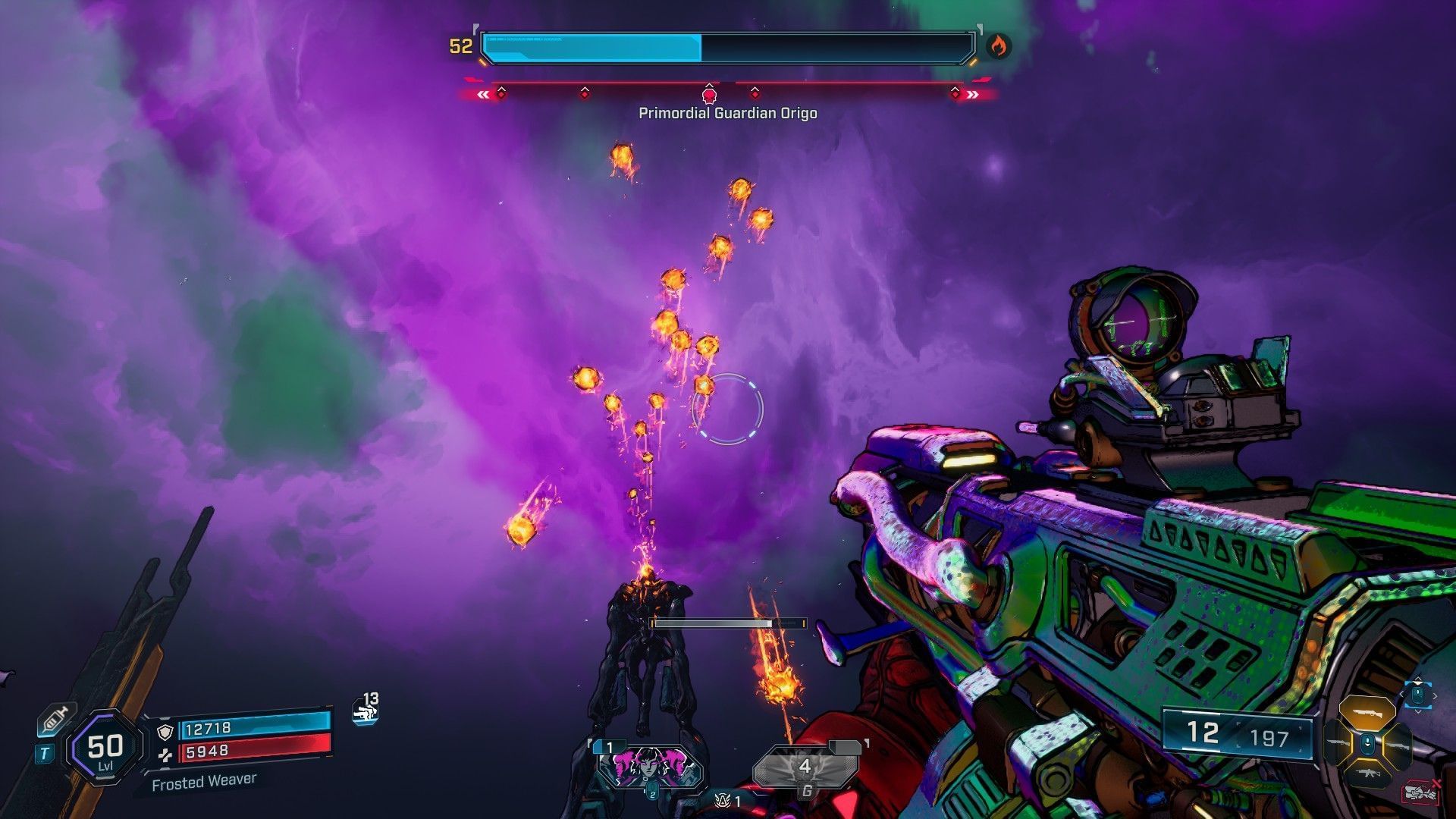The image size is (1456, 819).
Task: Click the fire element icon beside boss bar
Action: 998,47
